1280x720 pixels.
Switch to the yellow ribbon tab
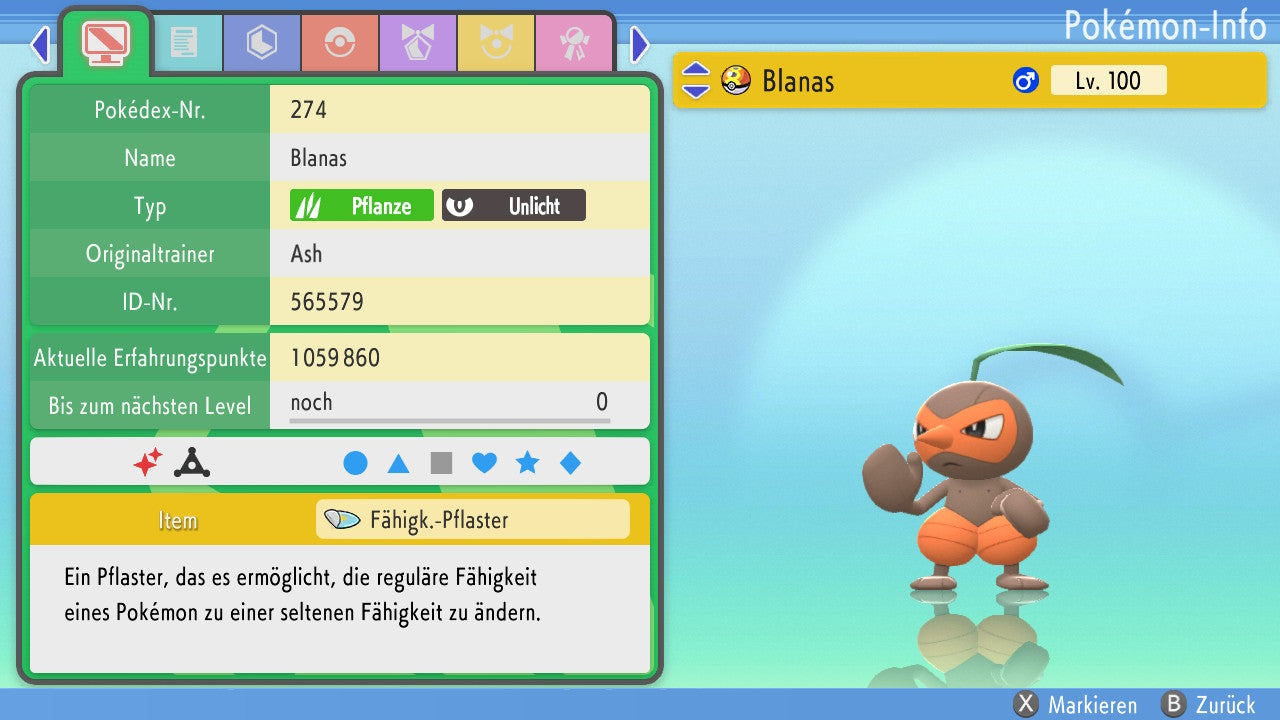495,43
